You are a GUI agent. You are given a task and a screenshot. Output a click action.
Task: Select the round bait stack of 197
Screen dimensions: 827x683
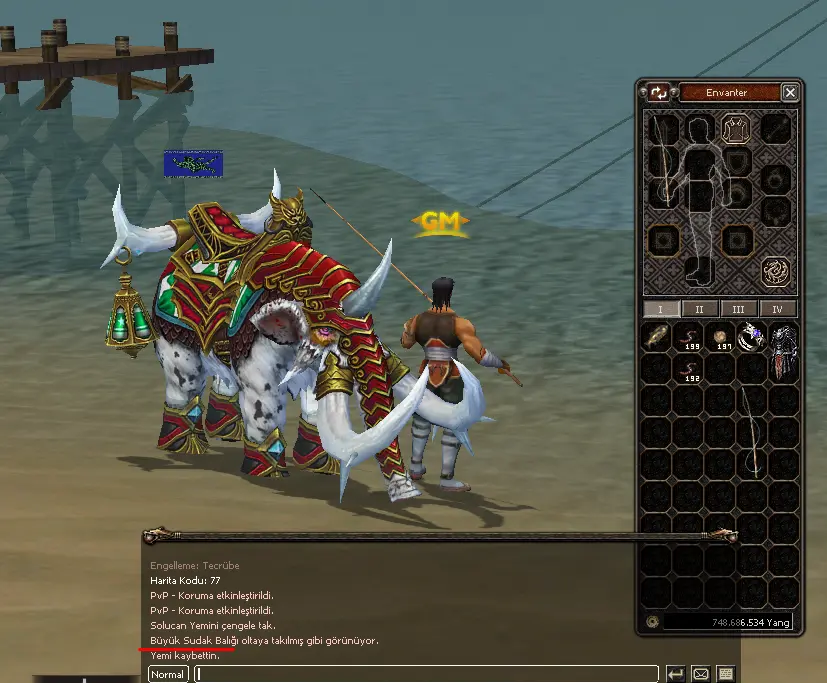click(x=720, y=338)
